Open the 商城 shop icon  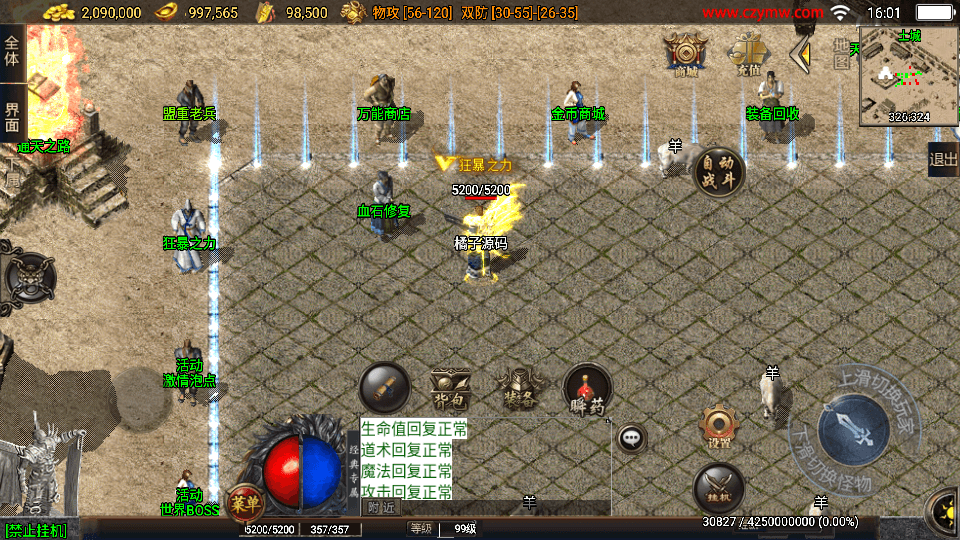click(x=686, y=53)
